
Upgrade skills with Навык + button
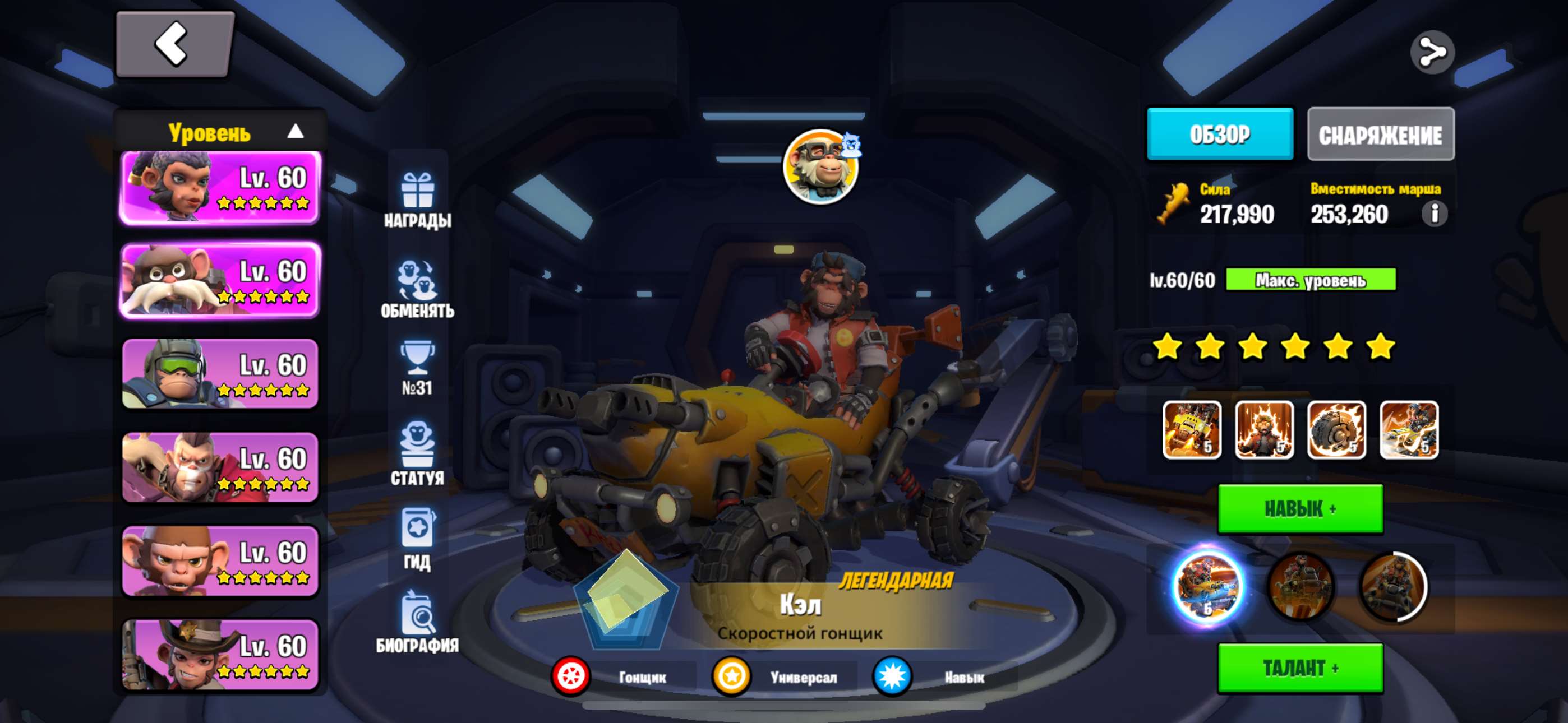click(1299, 509)
